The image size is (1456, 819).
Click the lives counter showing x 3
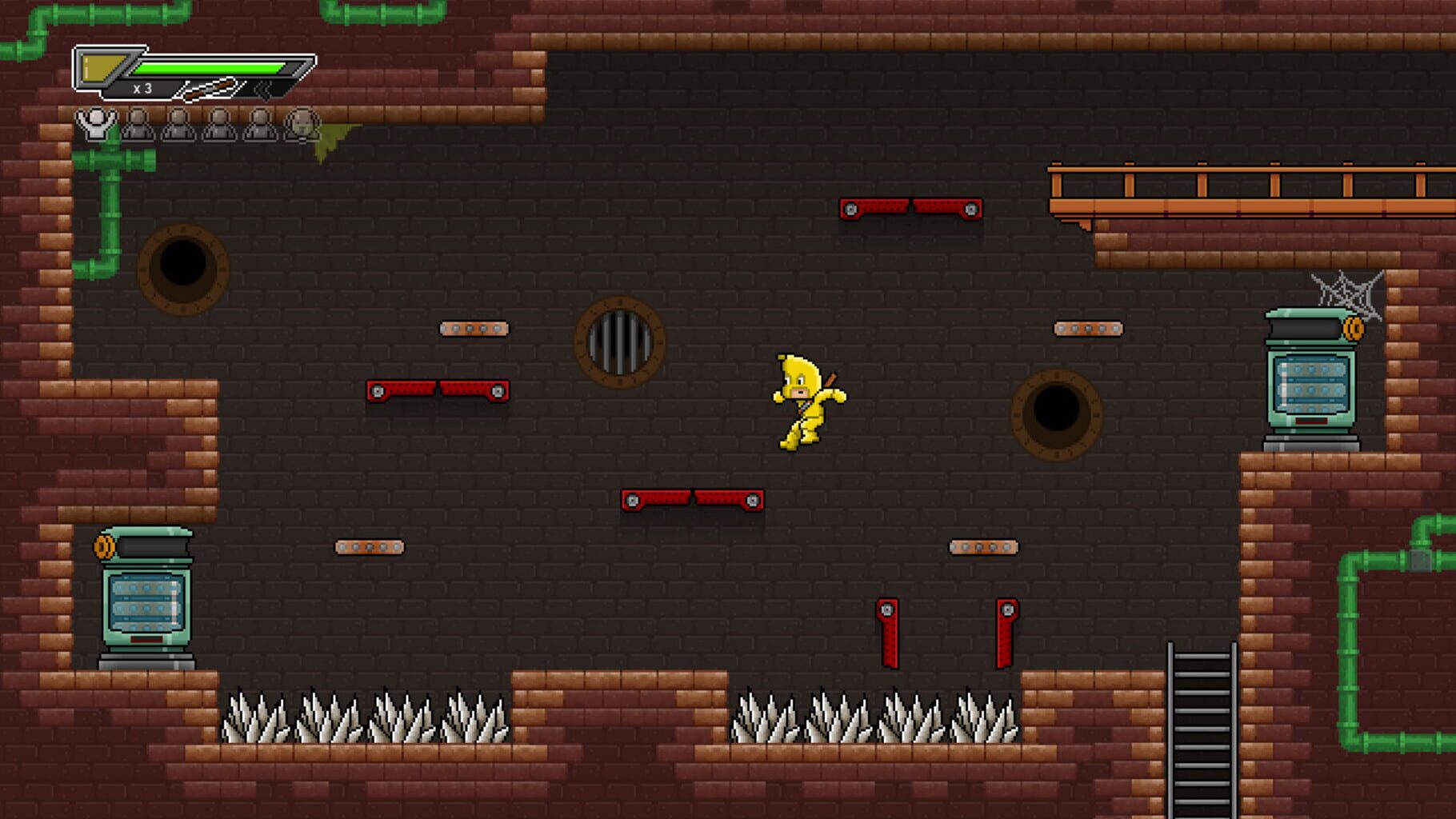[144, 88]
